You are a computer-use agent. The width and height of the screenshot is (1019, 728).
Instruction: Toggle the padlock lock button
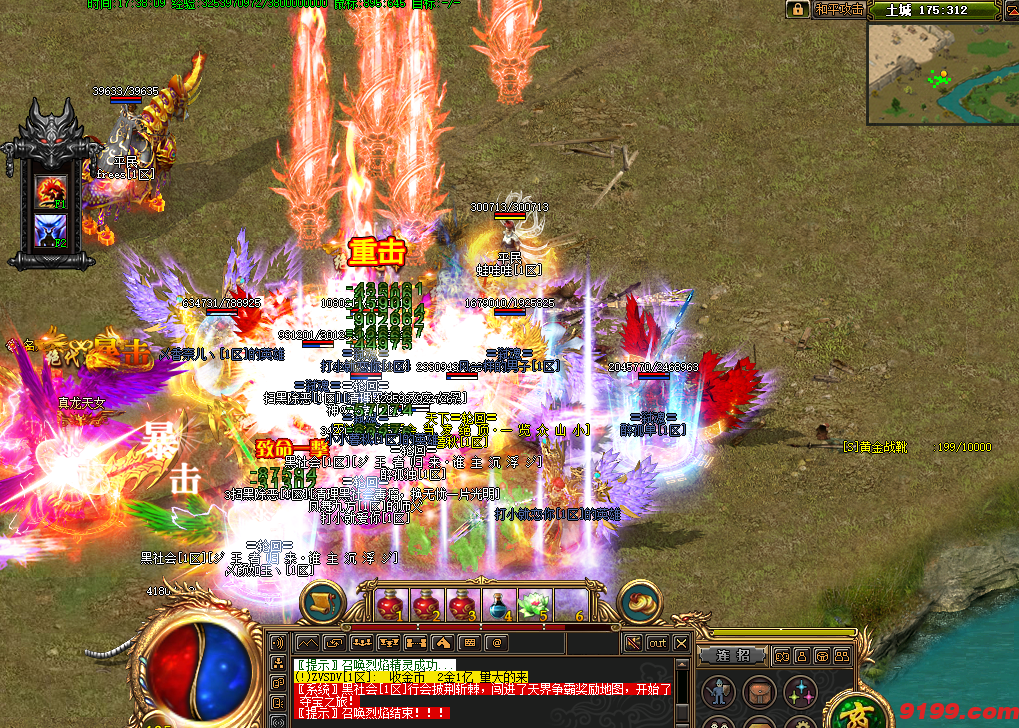coord(797,9)
